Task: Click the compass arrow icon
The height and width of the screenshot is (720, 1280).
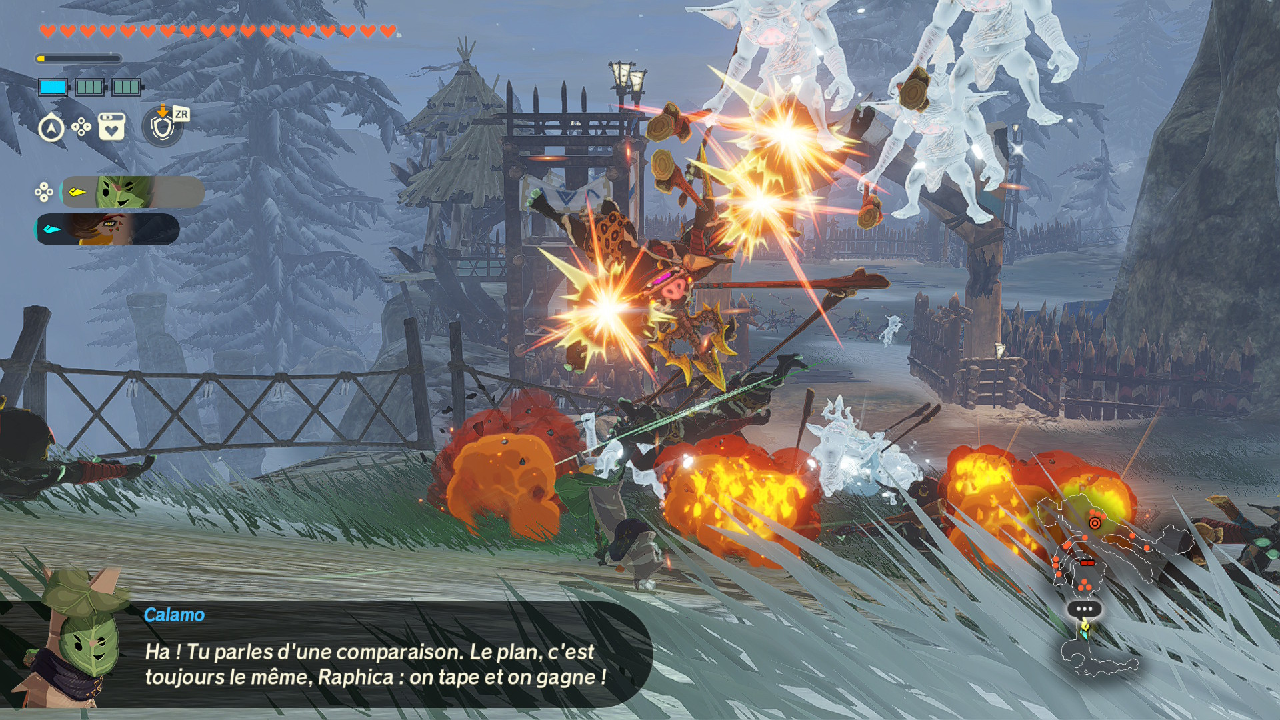Action: [51, 128]
